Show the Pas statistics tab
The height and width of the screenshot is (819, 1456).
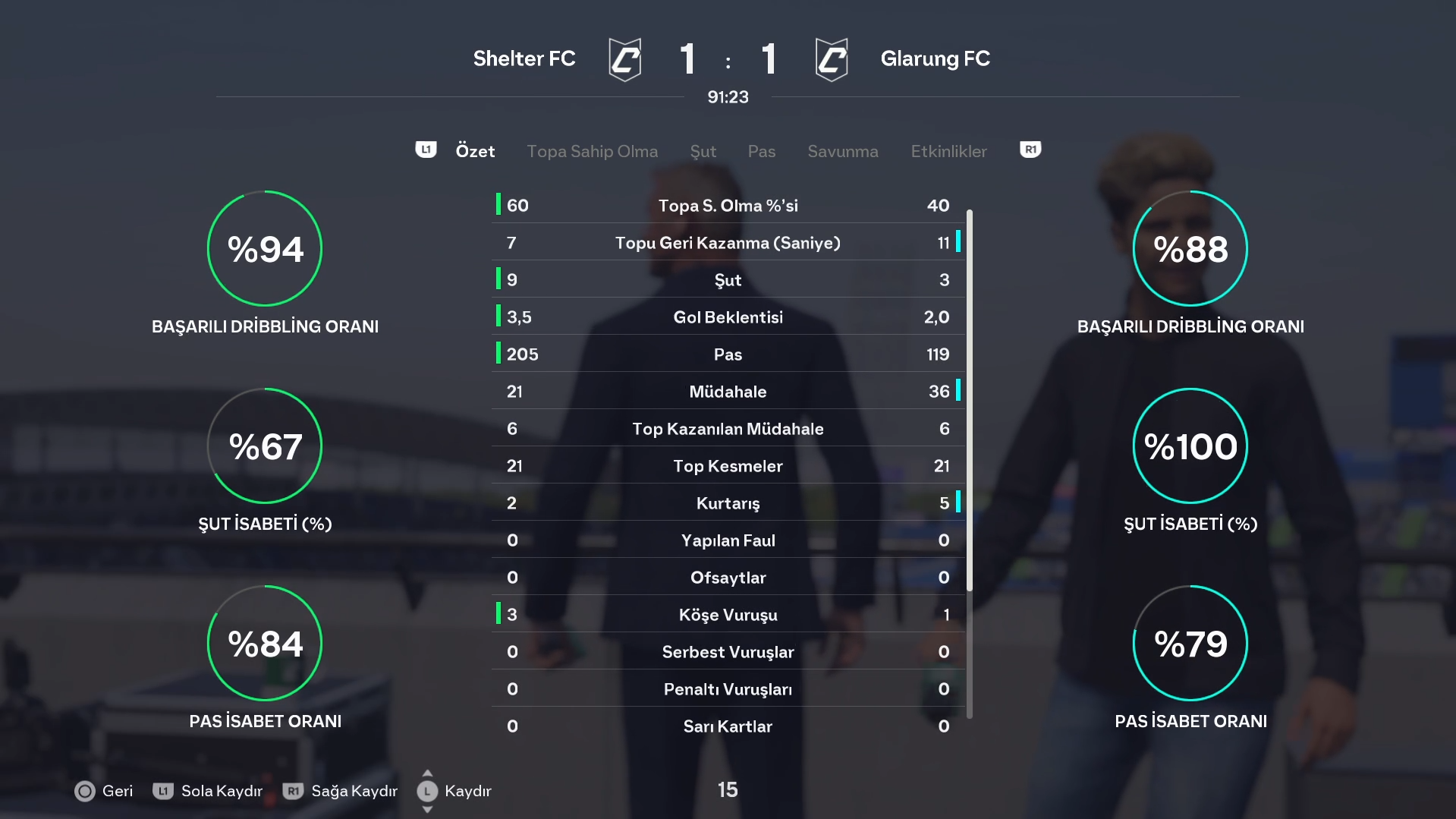tap(761, 151)
